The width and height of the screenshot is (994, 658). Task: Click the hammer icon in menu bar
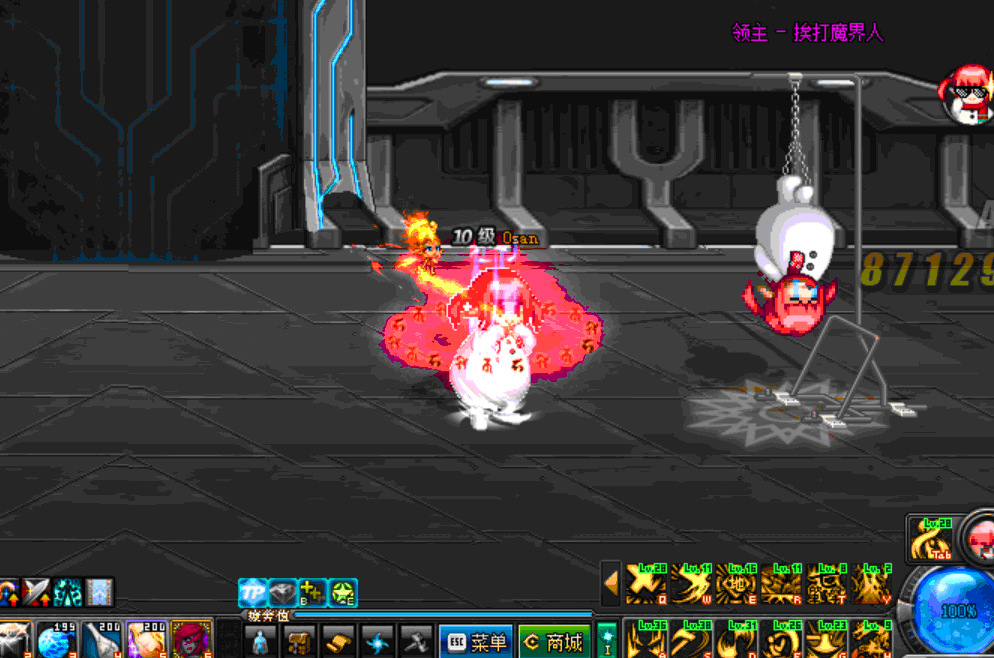(415, 641)
